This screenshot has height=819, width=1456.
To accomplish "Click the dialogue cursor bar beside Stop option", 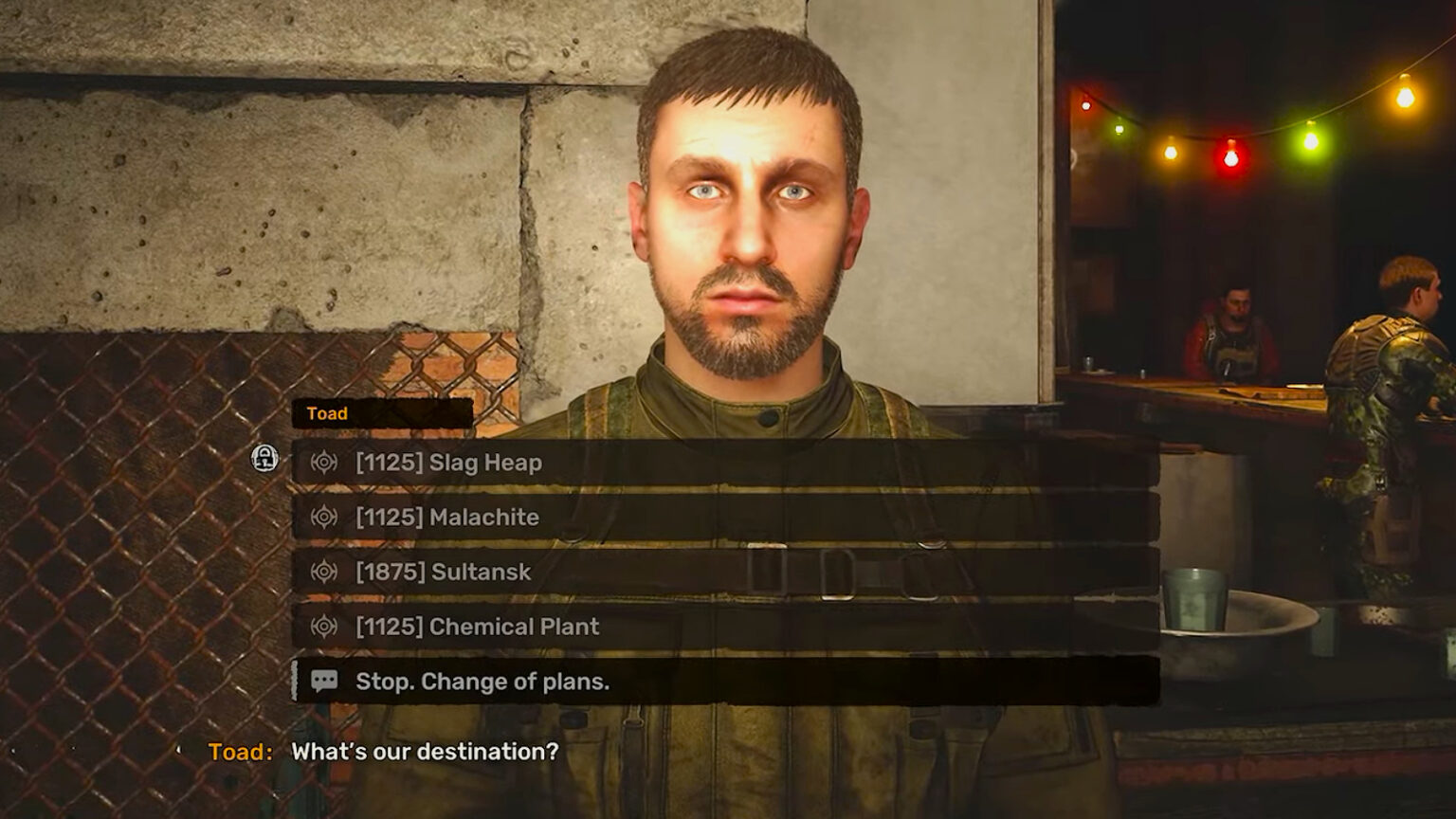I will click(296, 682).
